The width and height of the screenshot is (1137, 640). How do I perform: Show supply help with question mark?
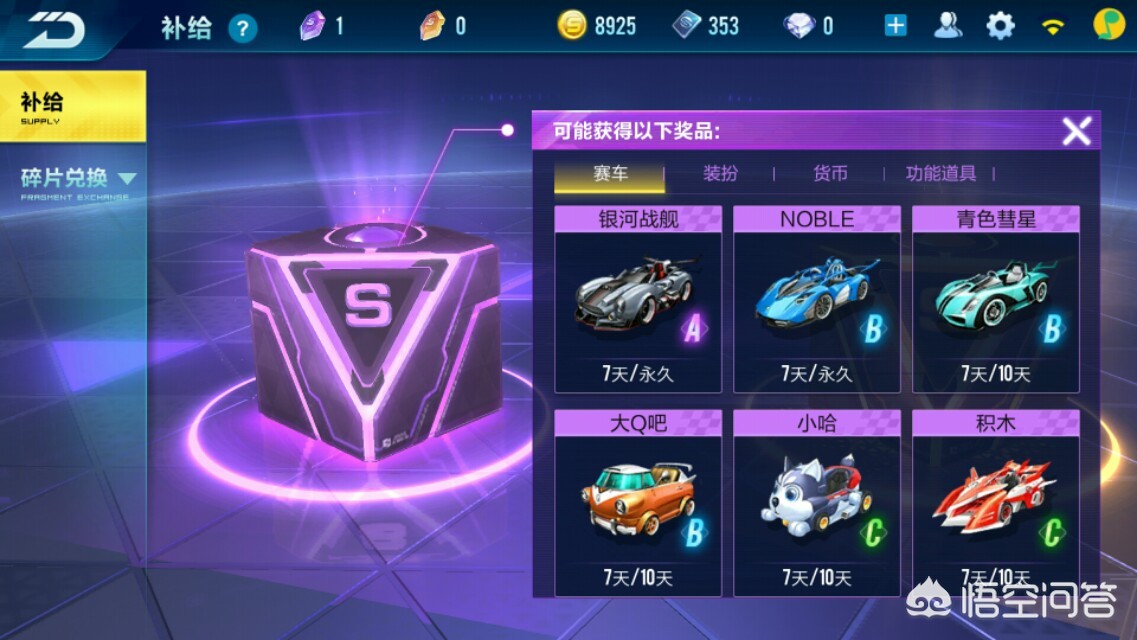tap(243, 28)
